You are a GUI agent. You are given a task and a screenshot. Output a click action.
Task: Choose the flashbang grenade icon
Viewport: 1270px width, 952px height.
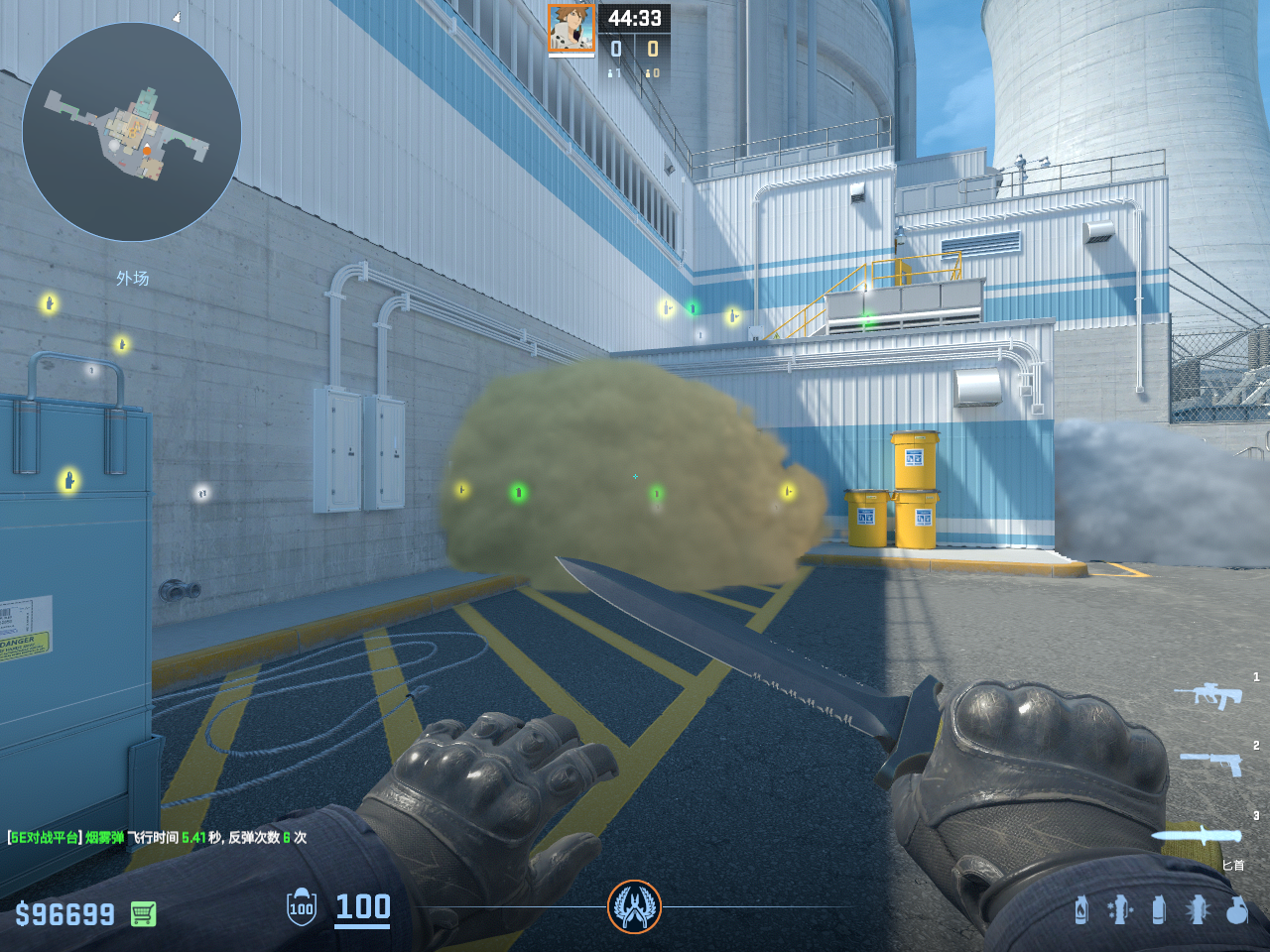(1197, 909)
